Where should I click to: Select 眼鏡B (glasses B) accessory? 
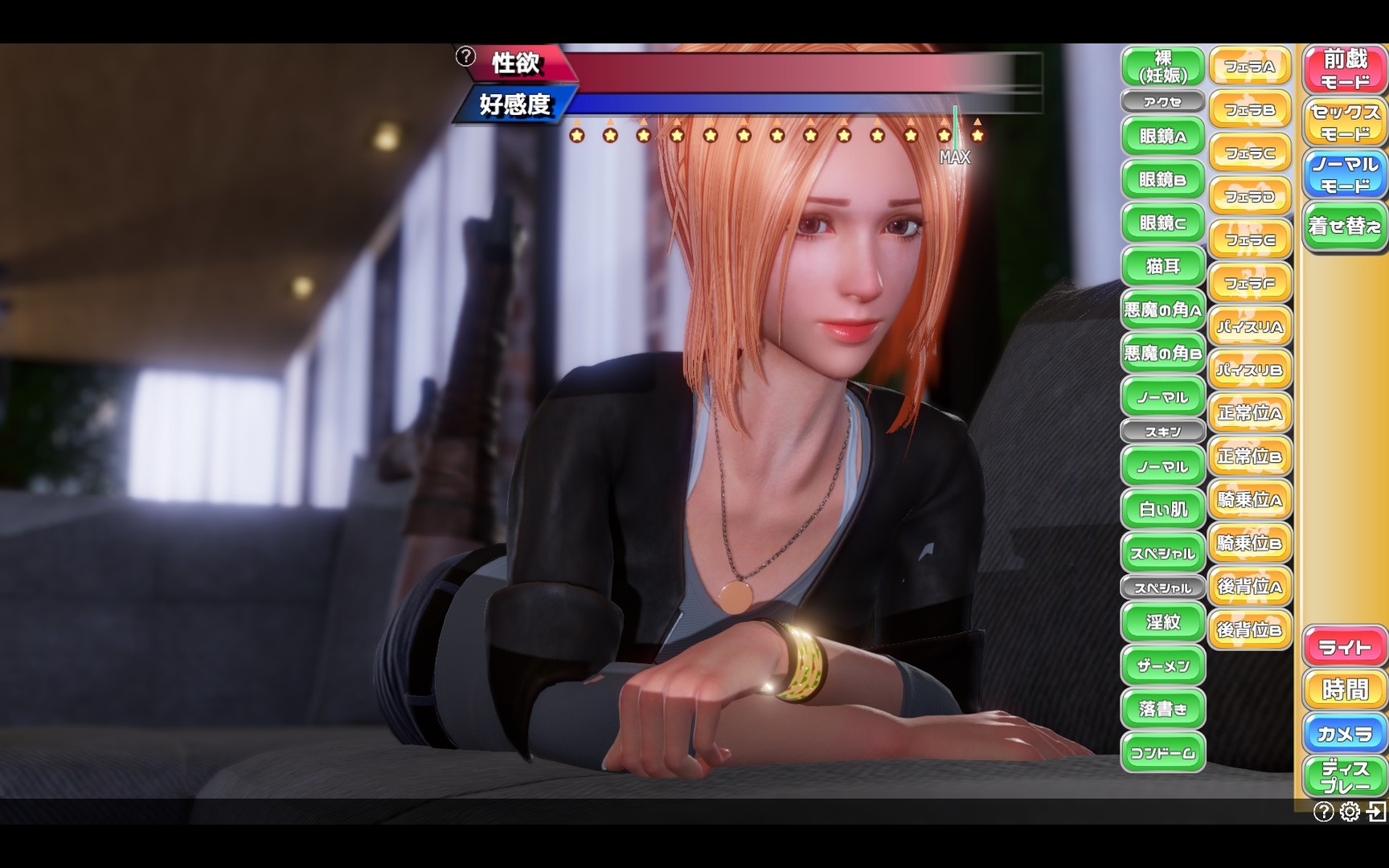(x=1162, y=179)
